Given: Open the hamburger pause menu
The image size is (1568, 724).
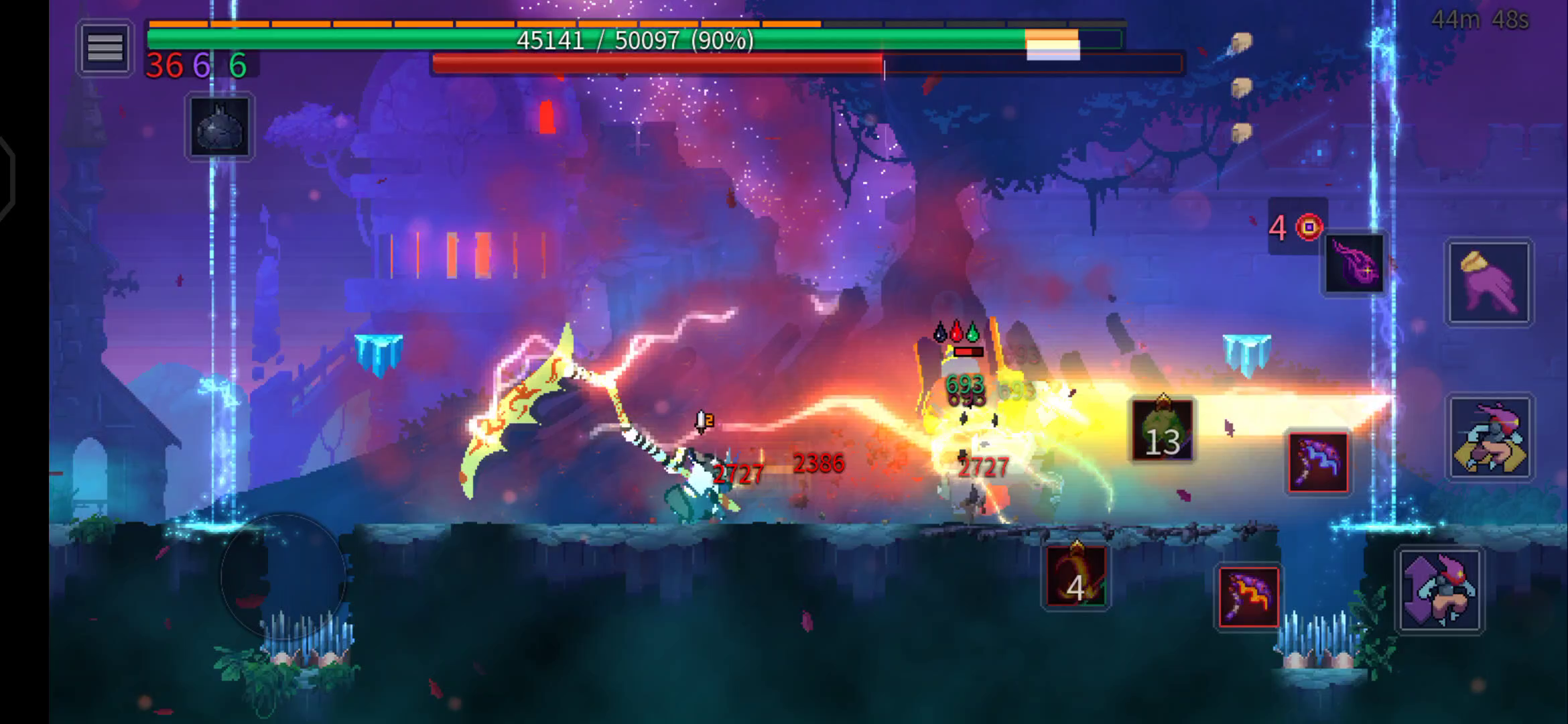Looking at the screenshot, I should (105, 48).
